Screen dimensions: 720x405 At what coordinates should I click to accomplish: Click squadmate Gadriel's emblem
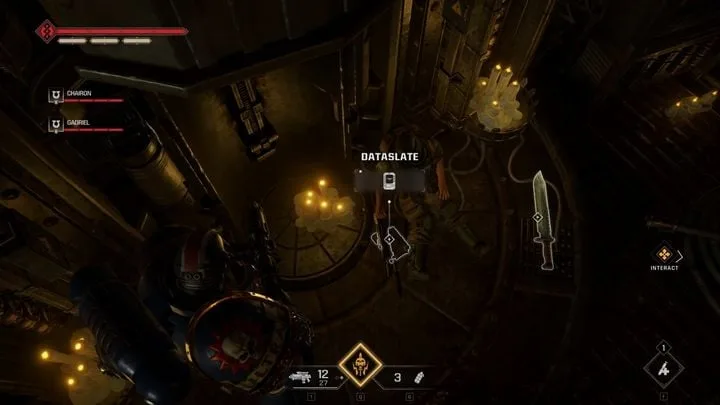[56, 125]
